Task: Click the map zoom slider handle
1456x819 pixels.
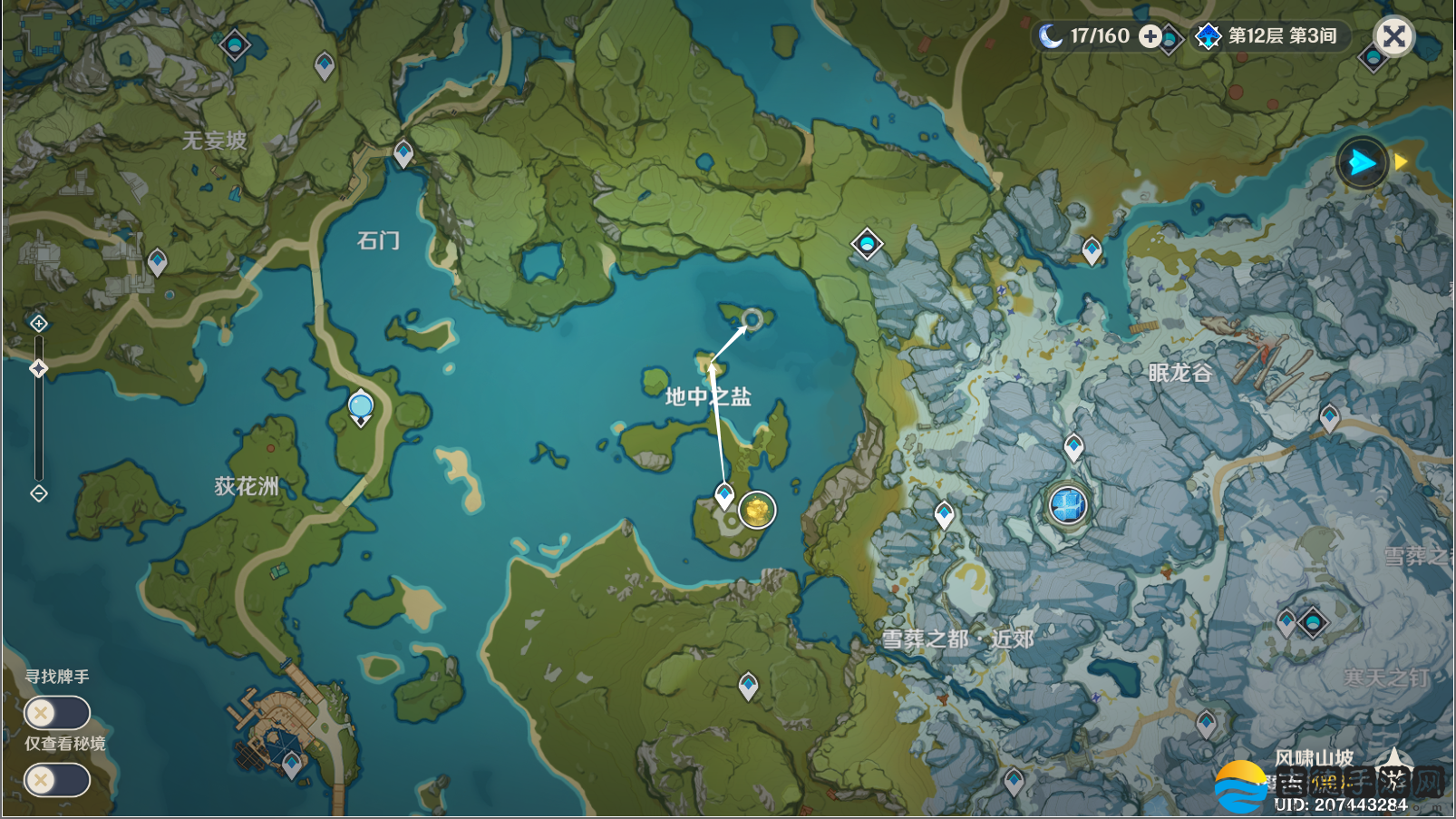Action: pyautogui.click(x=38, y=368)
